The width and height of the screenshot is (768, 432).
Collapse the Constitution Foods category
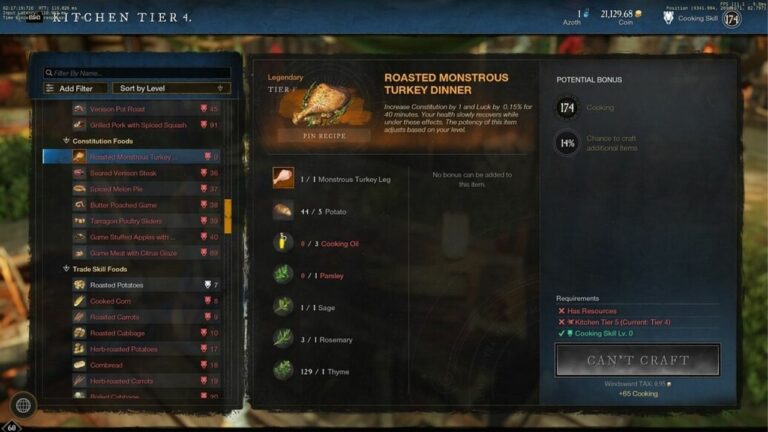(67, 141)
